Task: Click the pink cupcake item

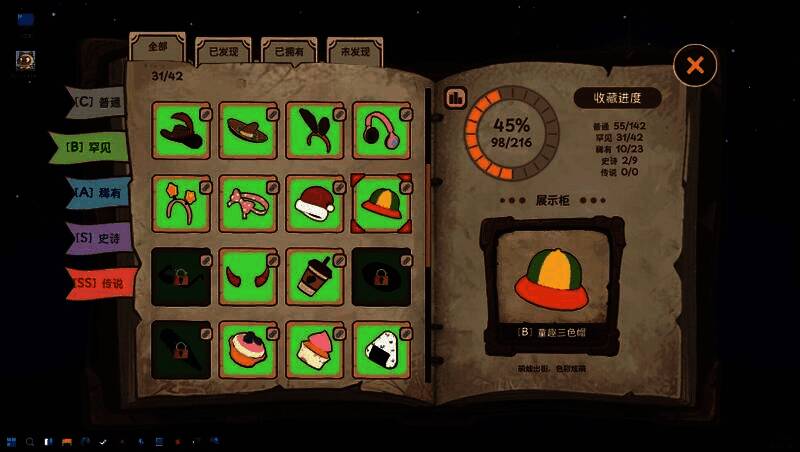Action: point(315,350)
